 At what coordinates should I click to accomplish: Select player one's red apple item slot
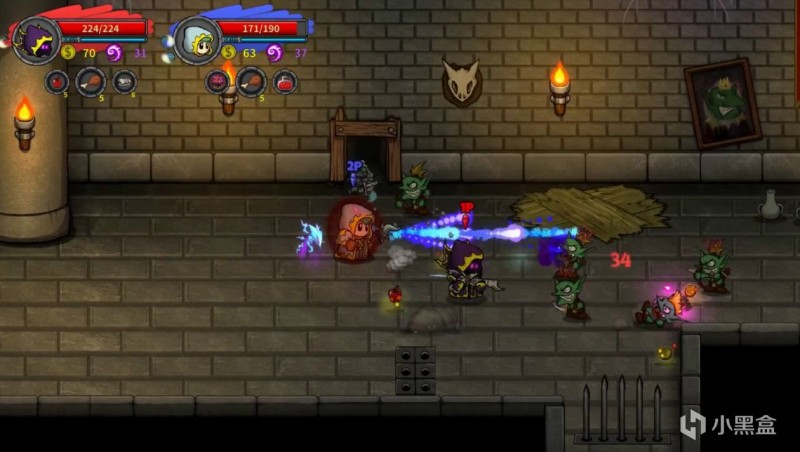(x=57, y=82)
